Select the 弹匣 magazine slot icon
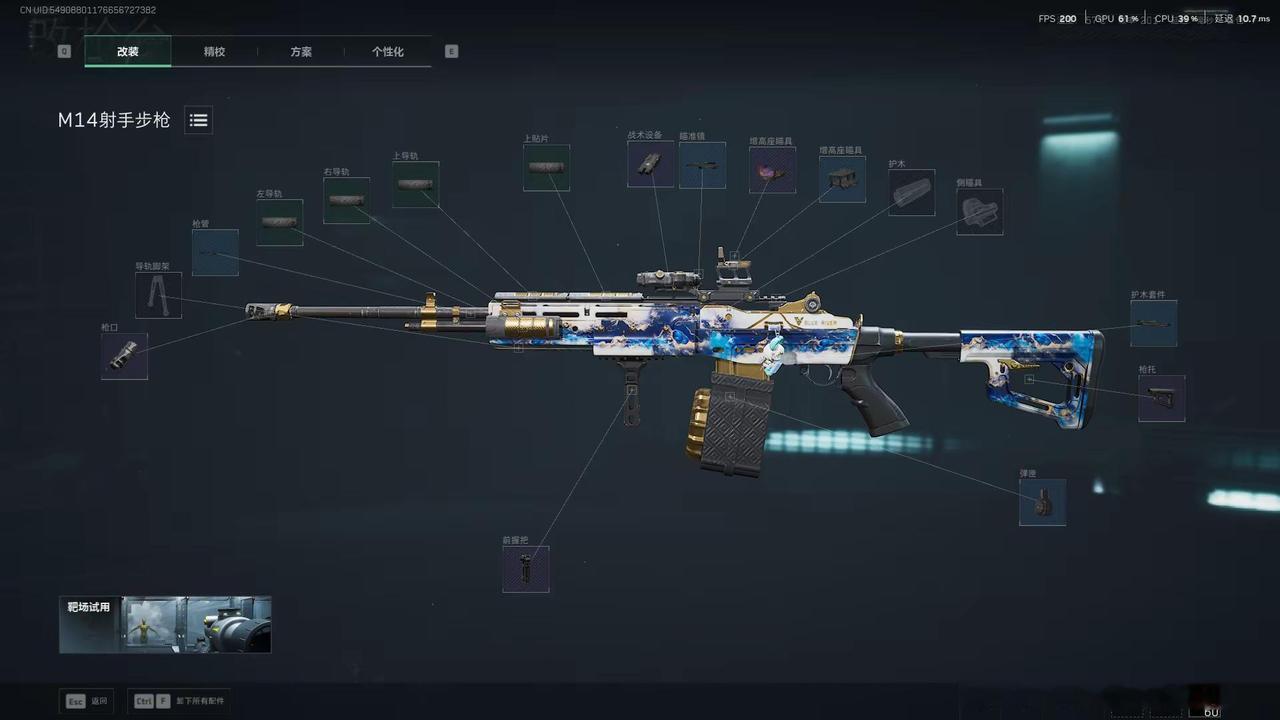Viewport: 1280px width, 720px height. pos(1043,502)
